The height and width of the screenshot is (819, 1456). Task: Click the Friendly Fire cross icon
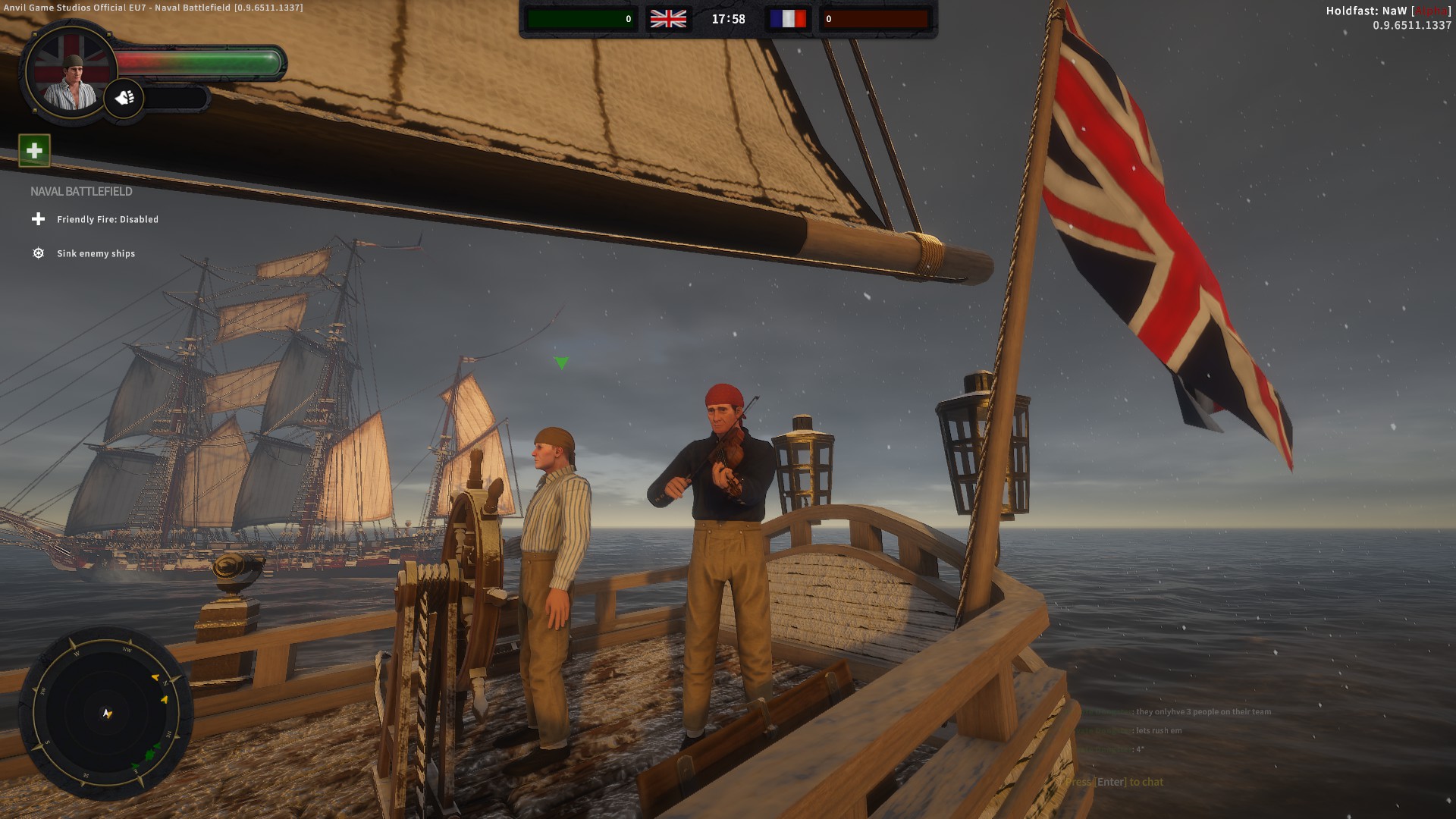pyautogui.click(x=37, y=219)
